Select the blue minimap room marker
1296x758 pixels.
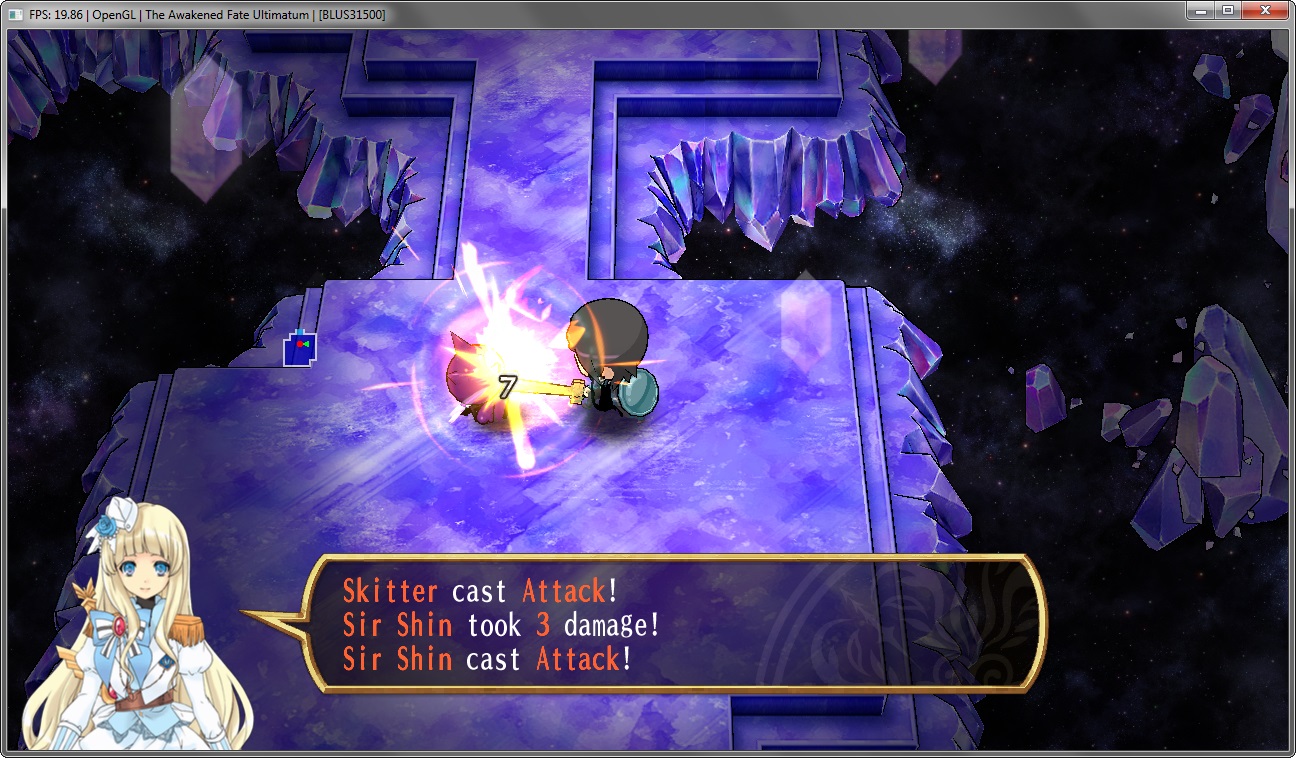[299, 348]
